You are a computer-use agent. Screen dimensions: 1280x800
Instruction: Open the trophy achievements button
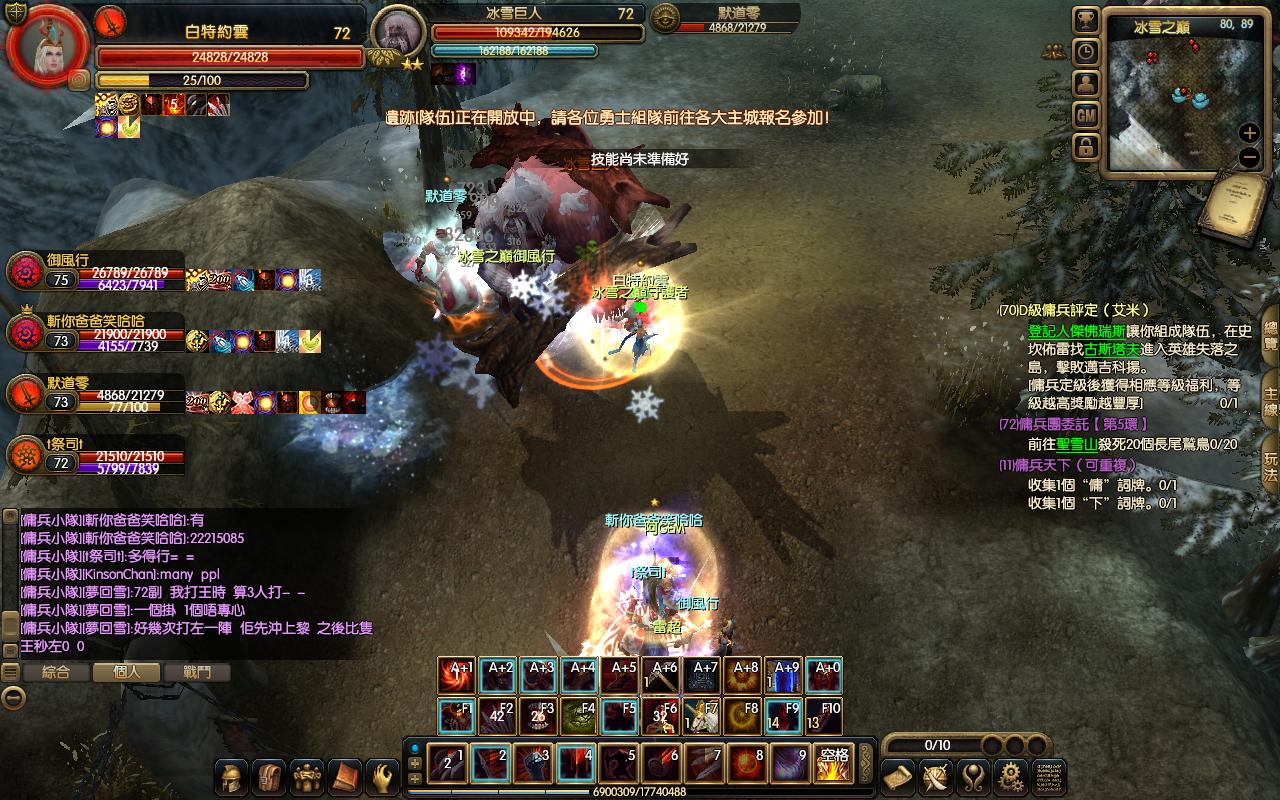pyautogui.click(x=1086, y=20)
